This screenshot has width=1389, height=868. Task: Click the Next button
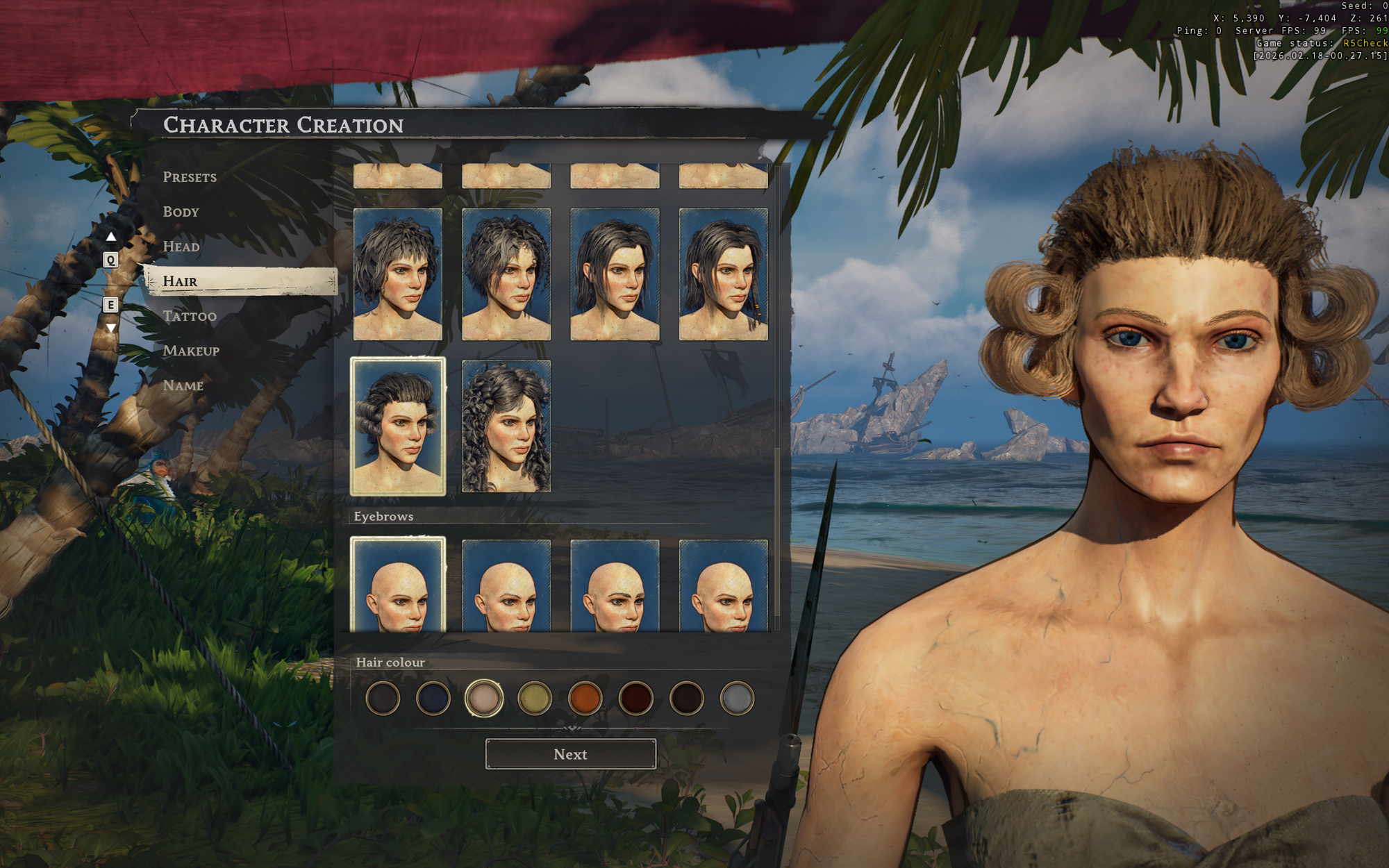click(570, 754)
